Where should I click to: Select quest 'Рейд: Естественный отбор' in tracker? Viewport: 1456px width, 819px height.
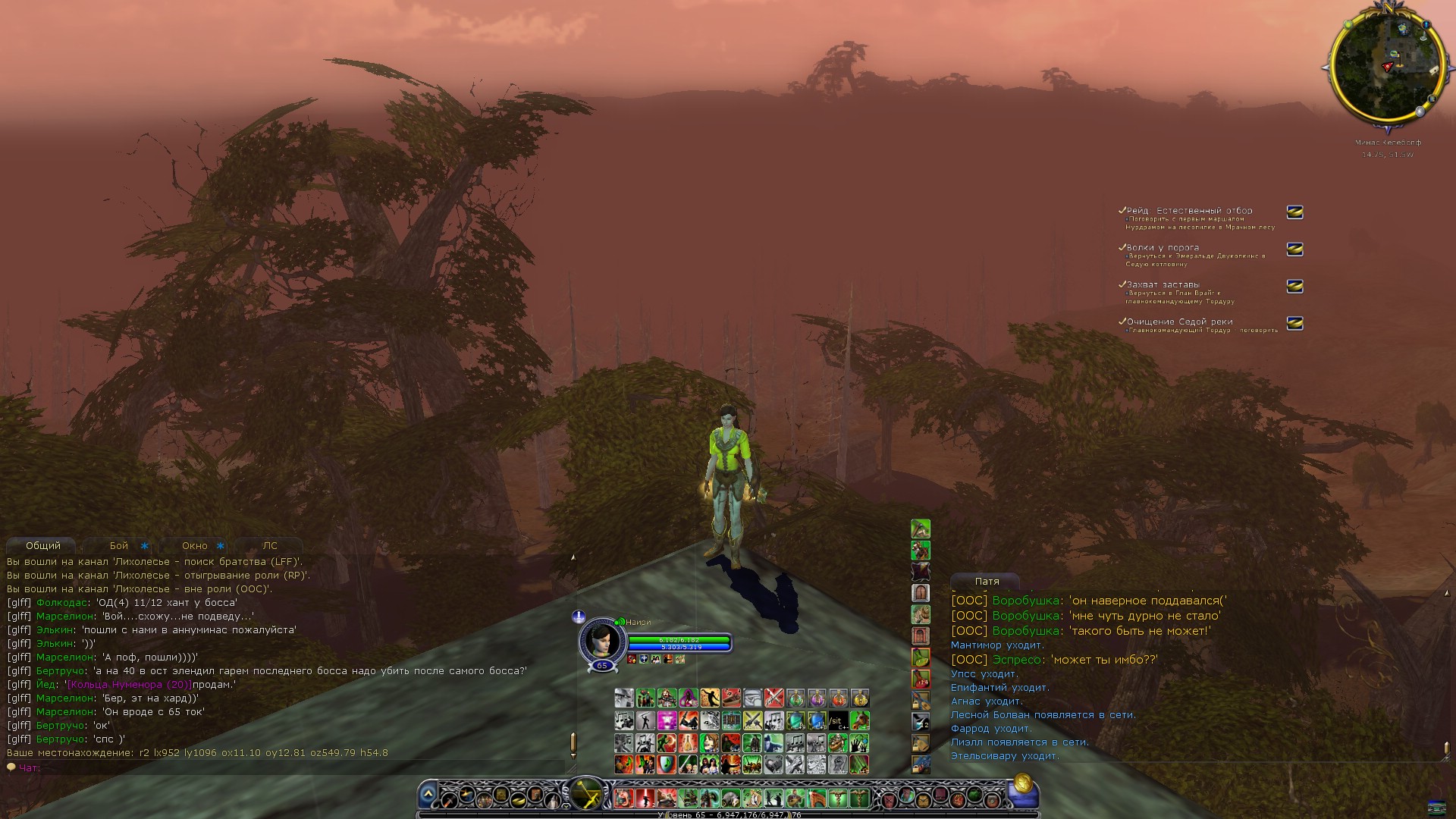point(1189,211)
